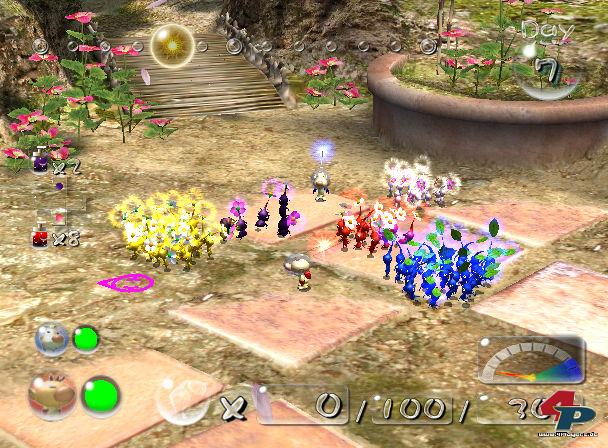Image resolution: width=608 pixels, height=448 pixels.
Task: Click the sun icon on the day meter
Action: (x=172, y=43)
